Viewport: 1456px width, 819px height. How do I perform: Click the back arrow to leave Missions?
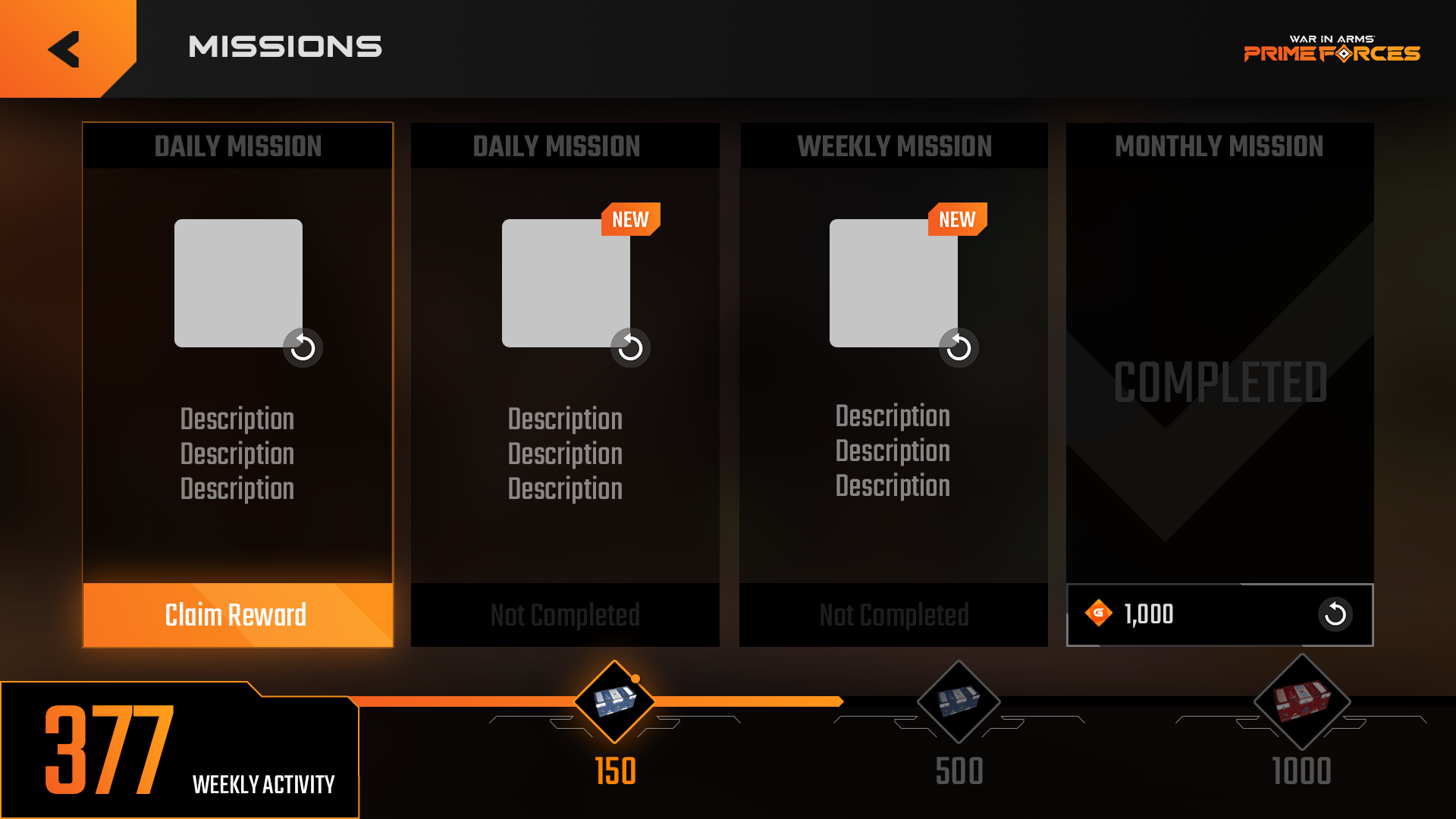[64, 47]
